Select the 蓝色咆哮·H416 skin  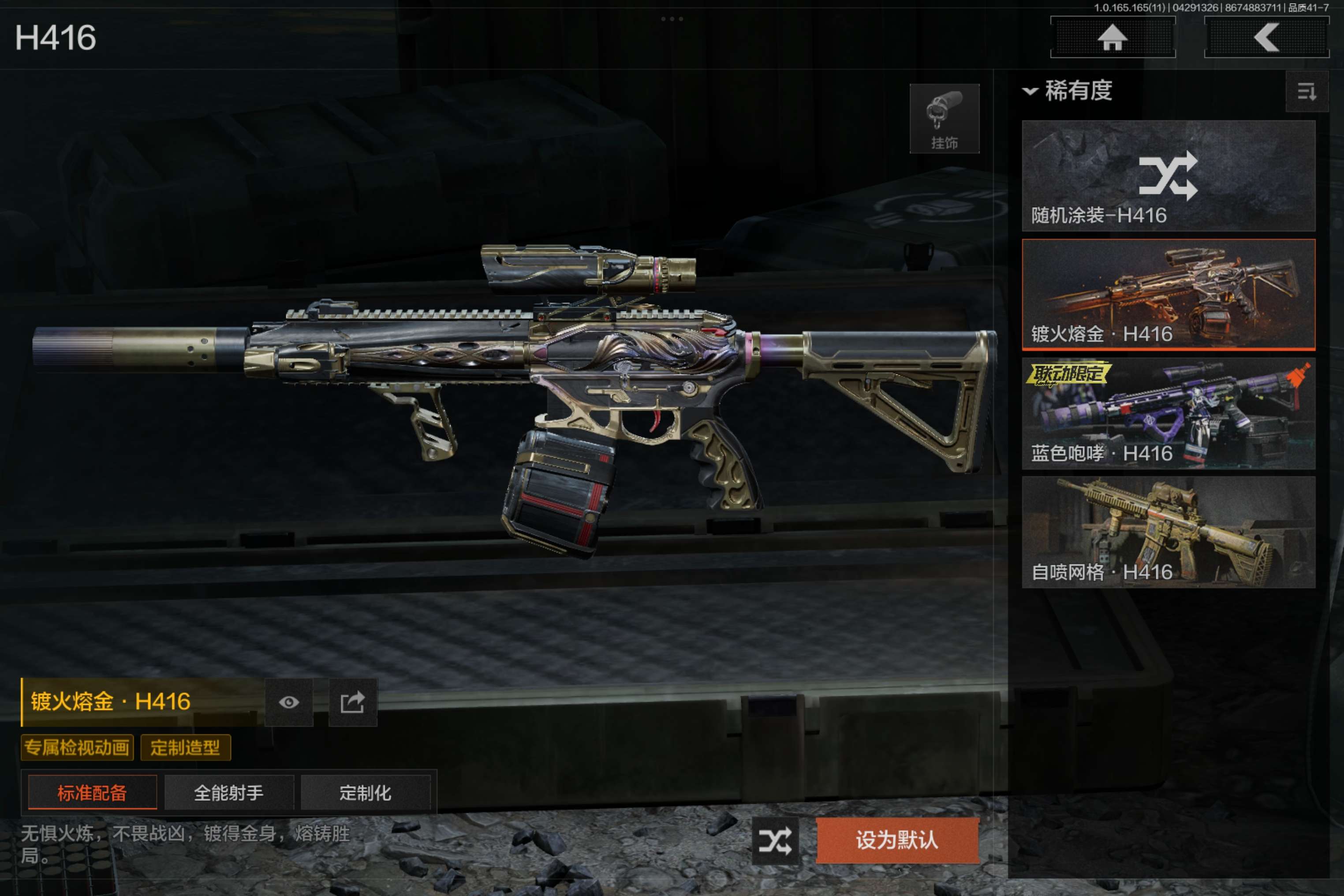(1168, 414)
